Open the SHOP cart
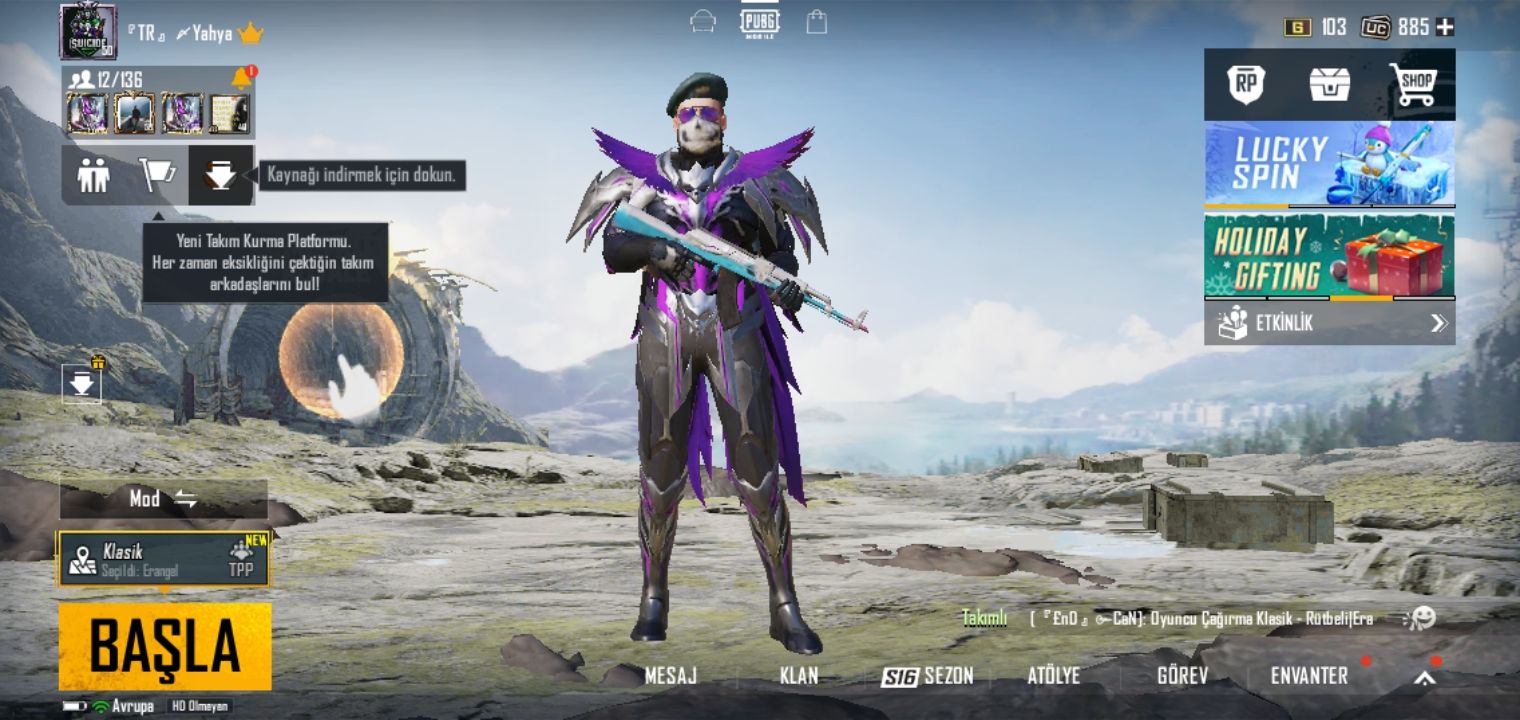Screen dimensions: 1520x720 (x=1412, y=85)
